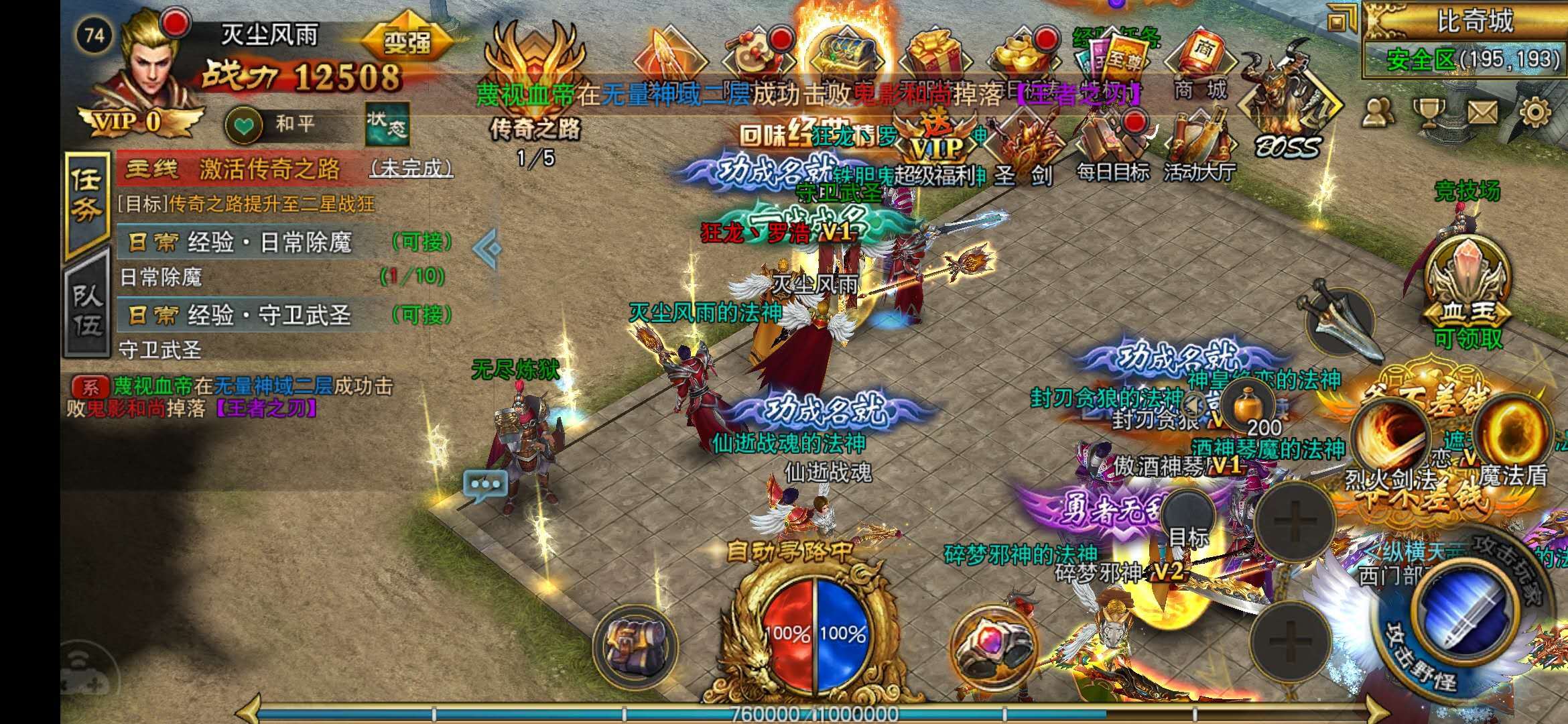Open the chat speech bubble
The image size is (1568, 724).
point(485,485)
